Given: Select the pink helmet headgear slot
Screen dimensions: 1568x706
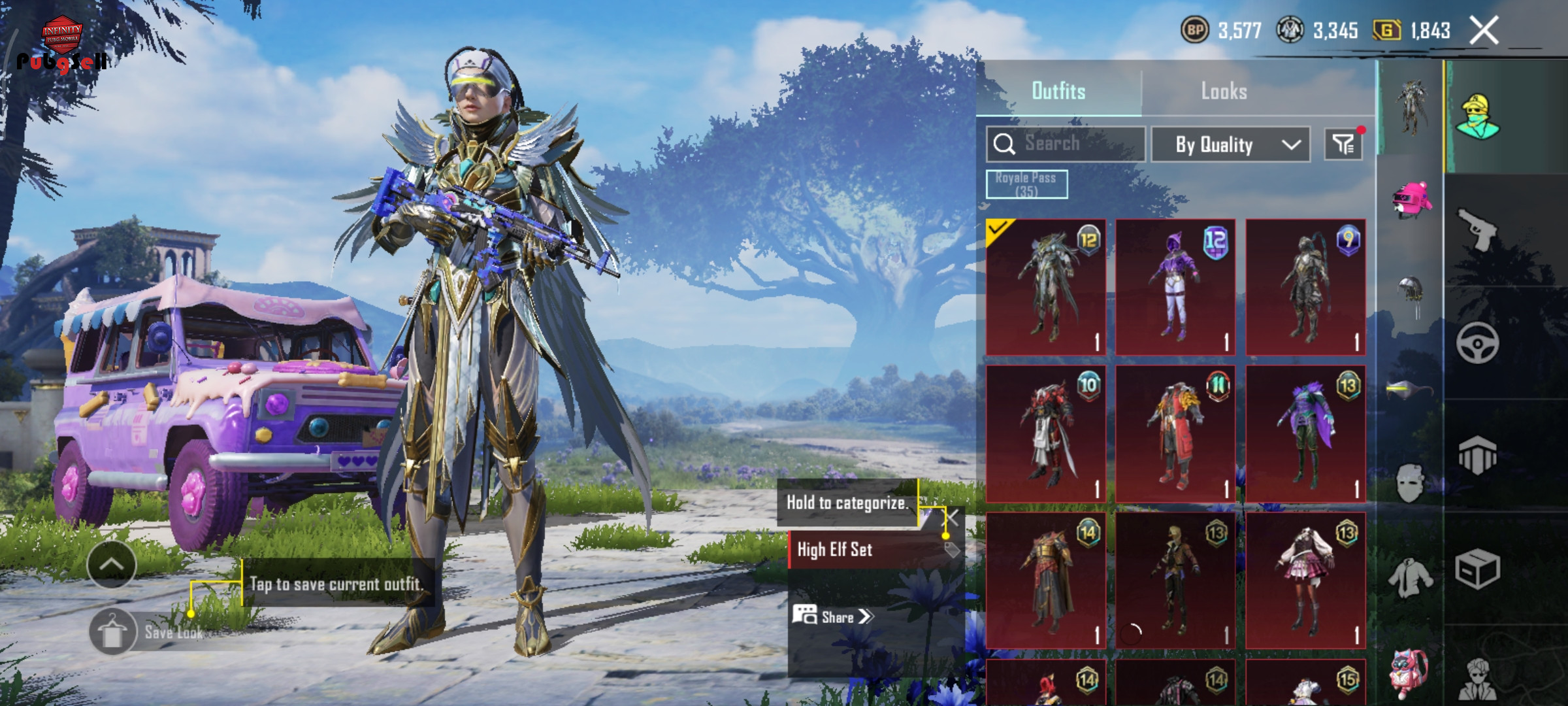Looking at the screenshot, I should [1411, 199].
